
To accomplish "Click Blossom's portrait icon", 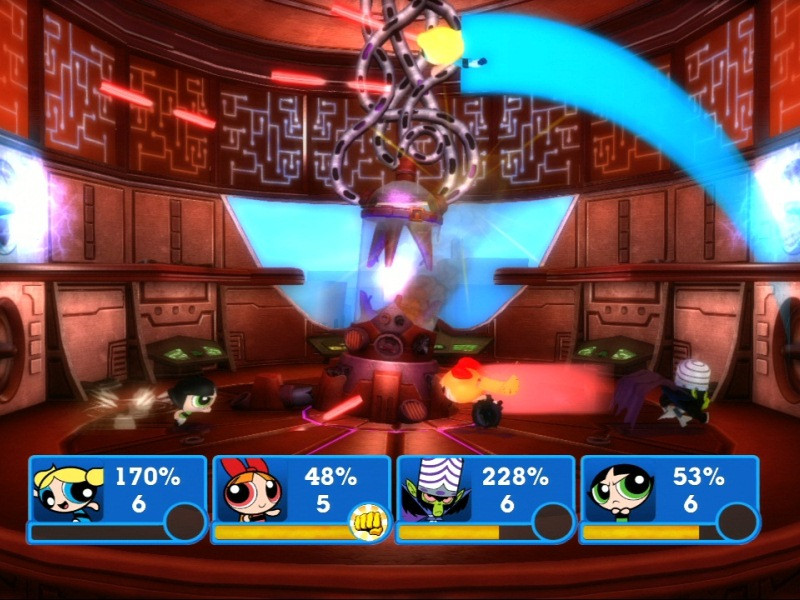I will (x=251, y=491).
